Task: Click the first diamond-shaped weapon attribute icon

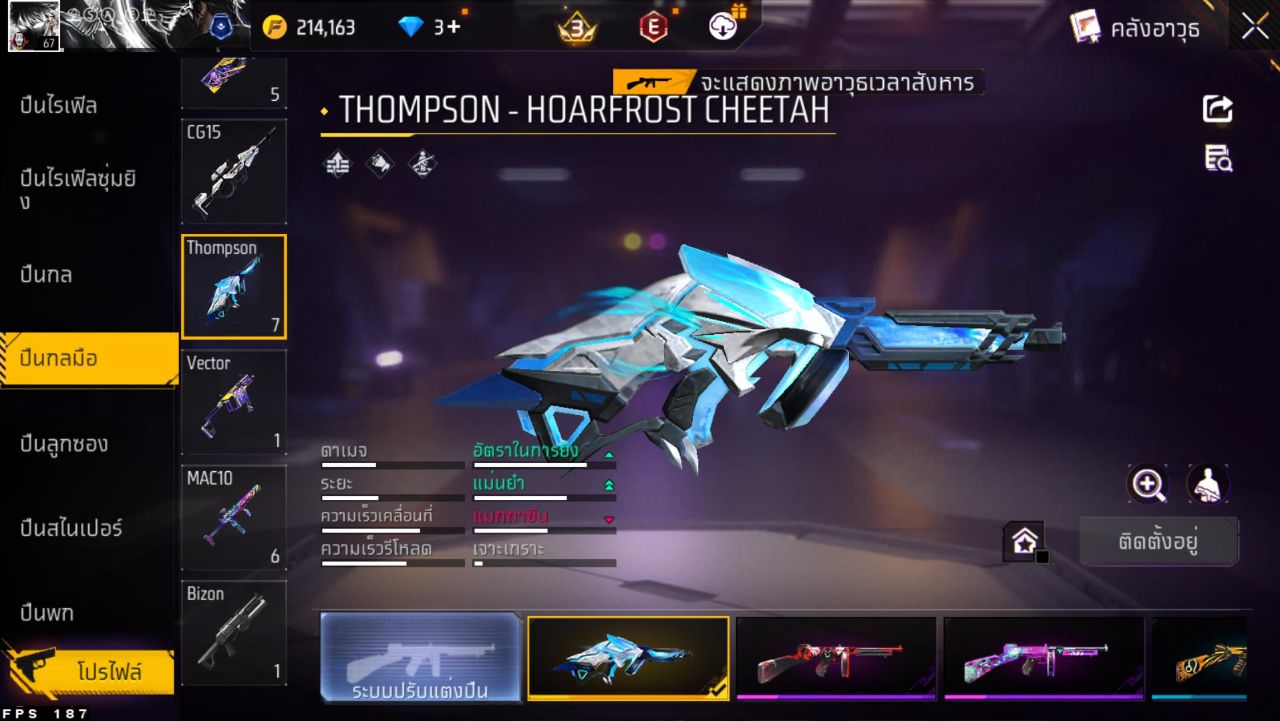Action: click(x=335, y=161)
